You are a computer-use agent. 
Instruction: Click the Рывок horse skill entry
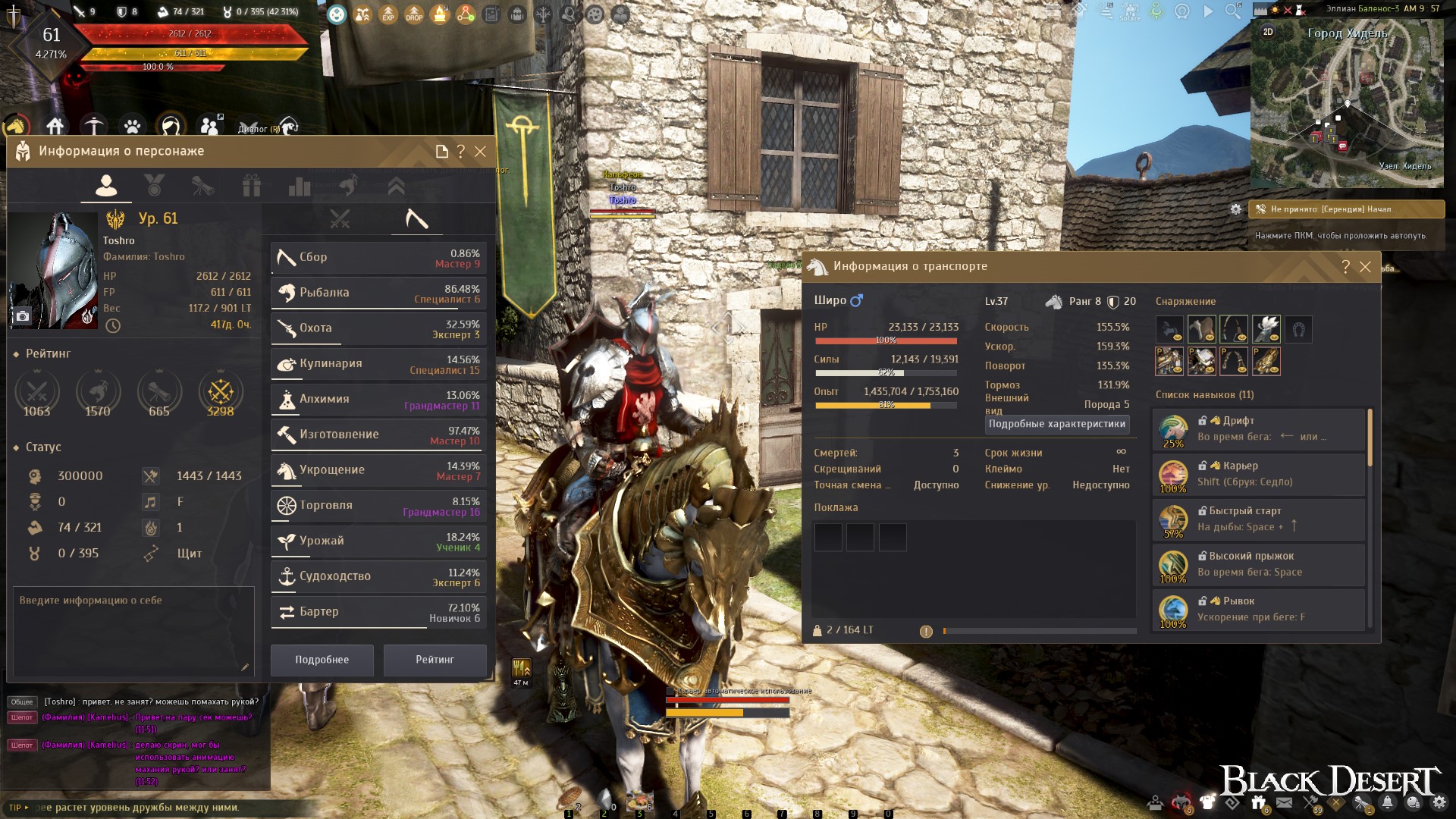pos(1259,609)
